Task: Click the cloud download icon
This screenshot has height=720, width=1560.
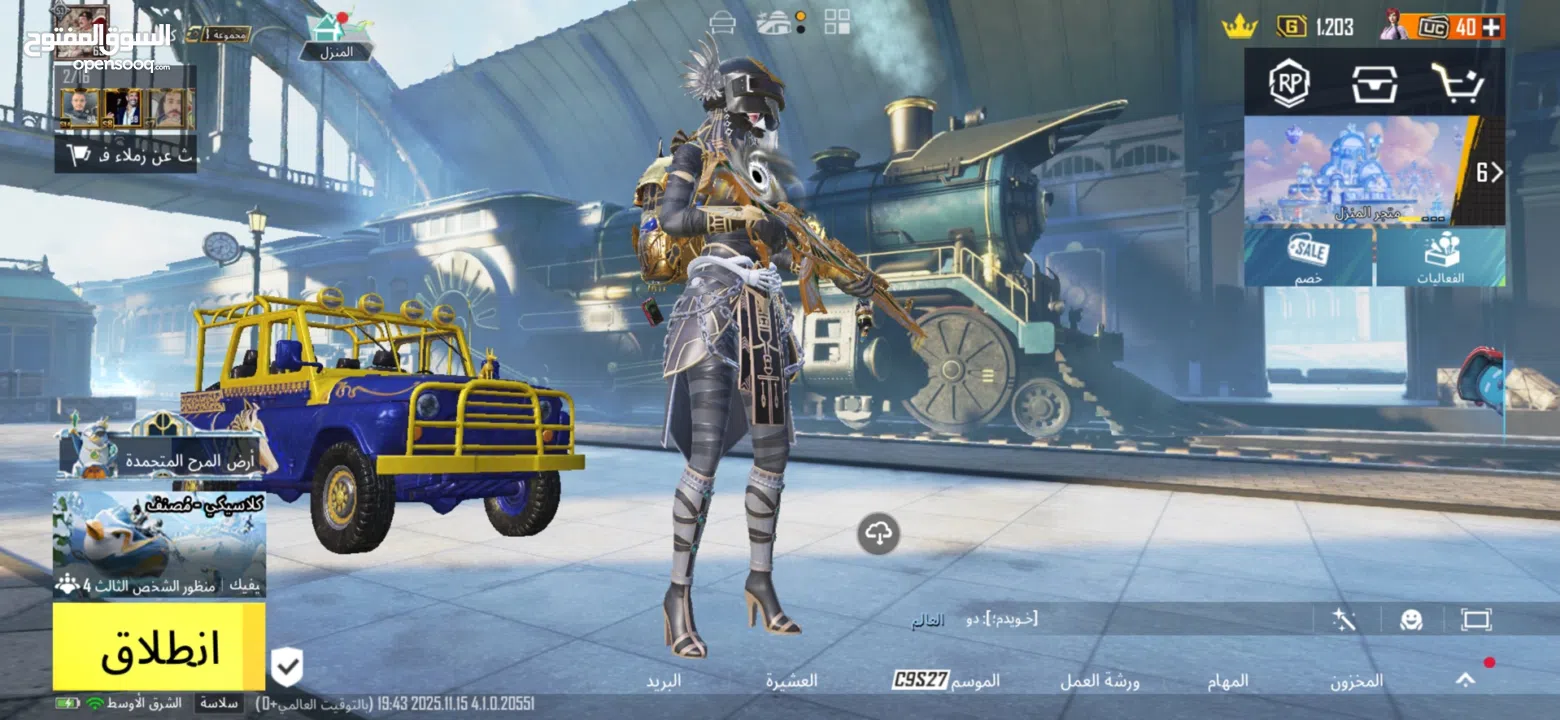Action: [878, 534]
